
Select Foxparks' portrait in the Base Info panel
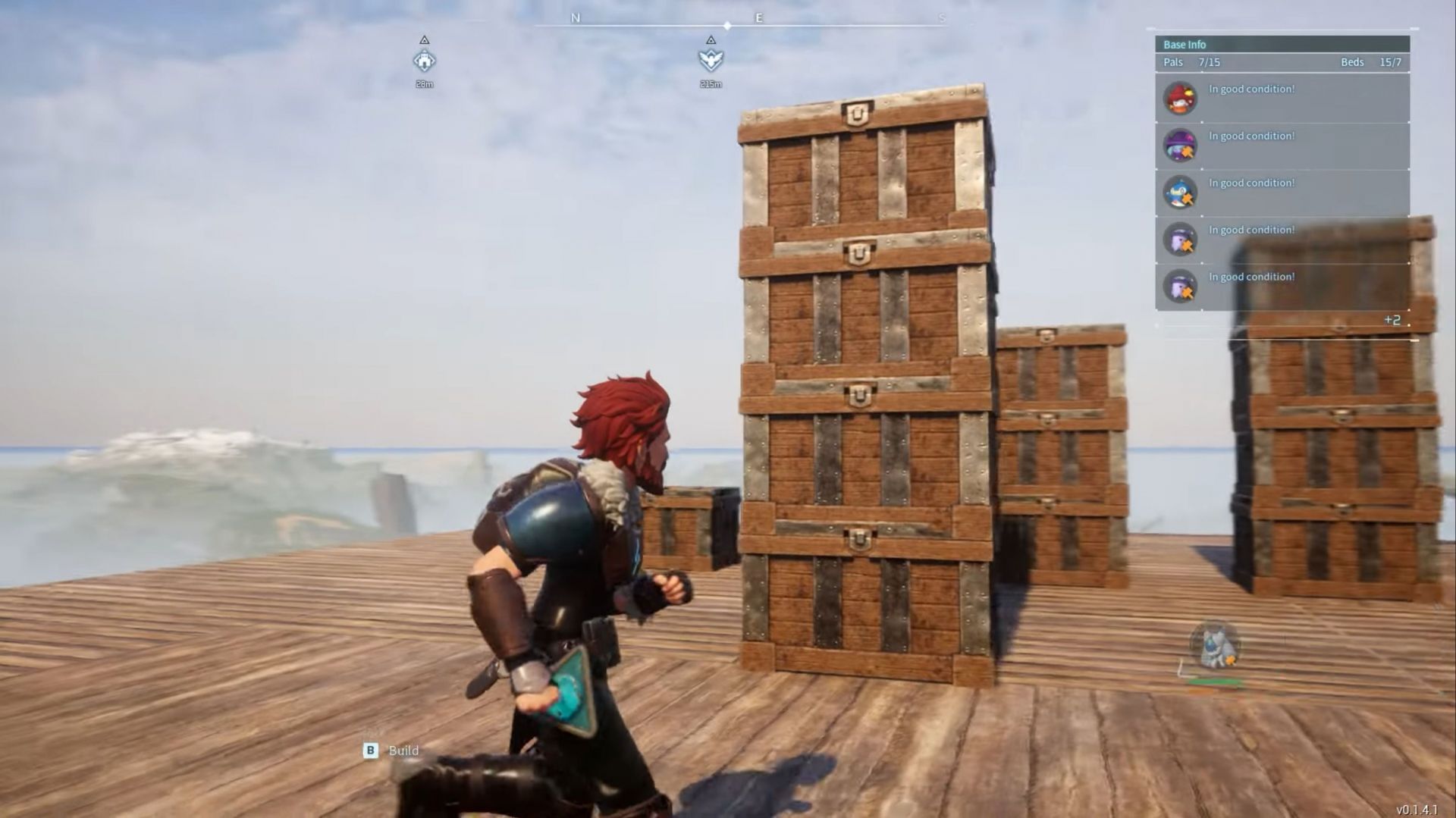tap(1180, 98)
